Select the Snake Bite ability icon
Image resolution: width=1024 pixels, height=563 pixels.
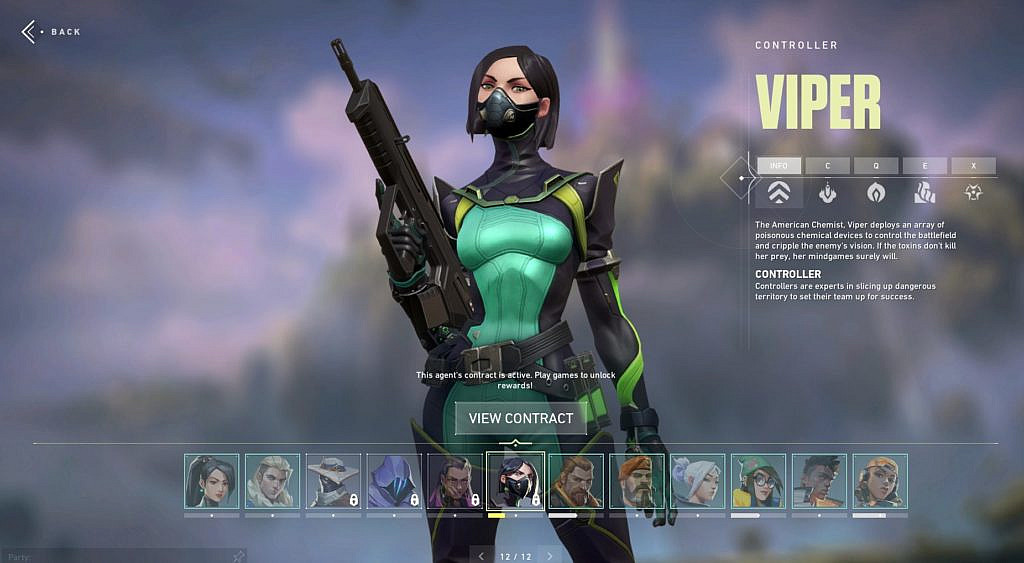tap(827, 192)
